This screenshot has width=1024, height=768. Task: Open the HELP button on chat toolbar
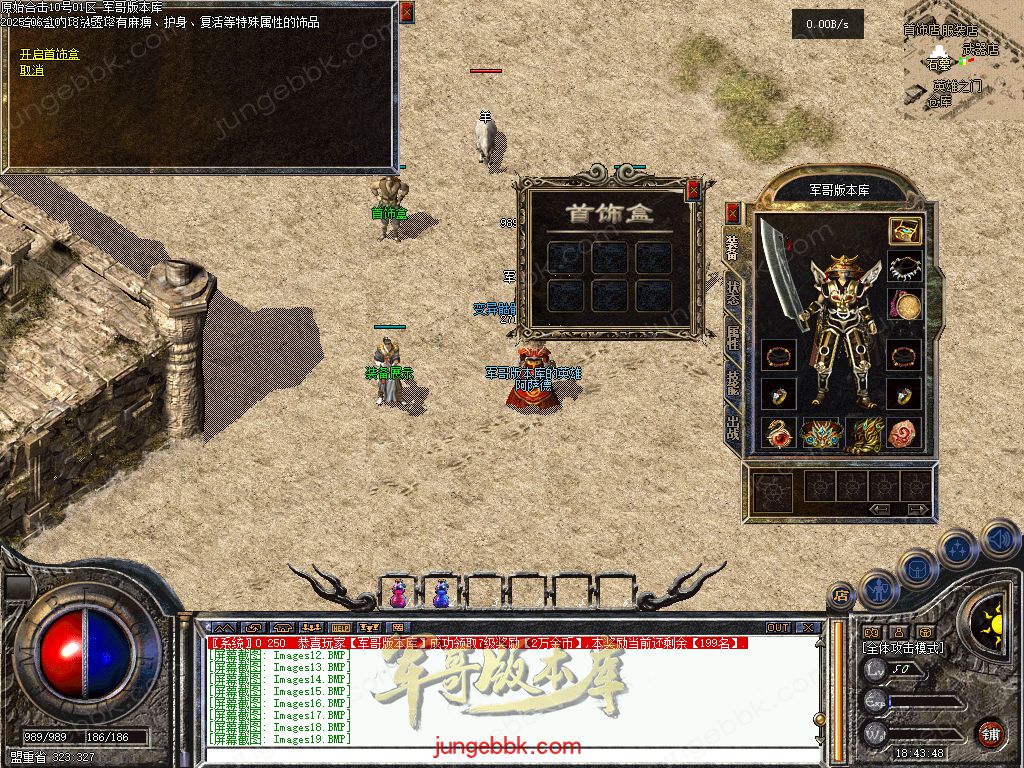click(x=340, y=628)
